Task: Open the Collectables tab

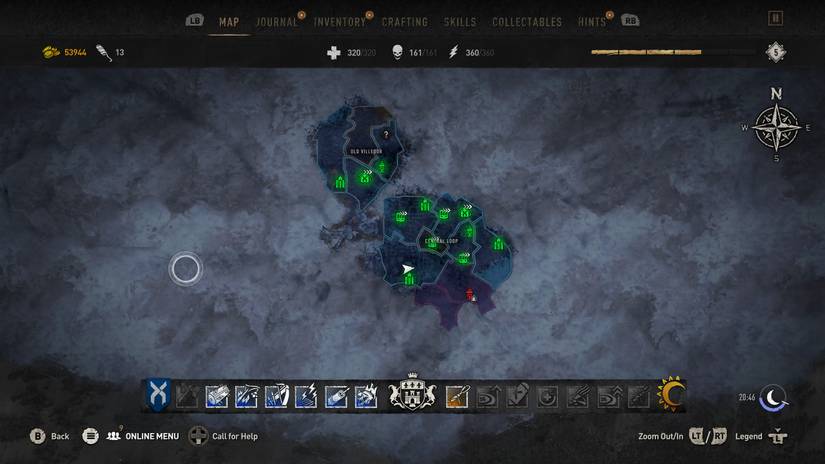Action: 527,22
